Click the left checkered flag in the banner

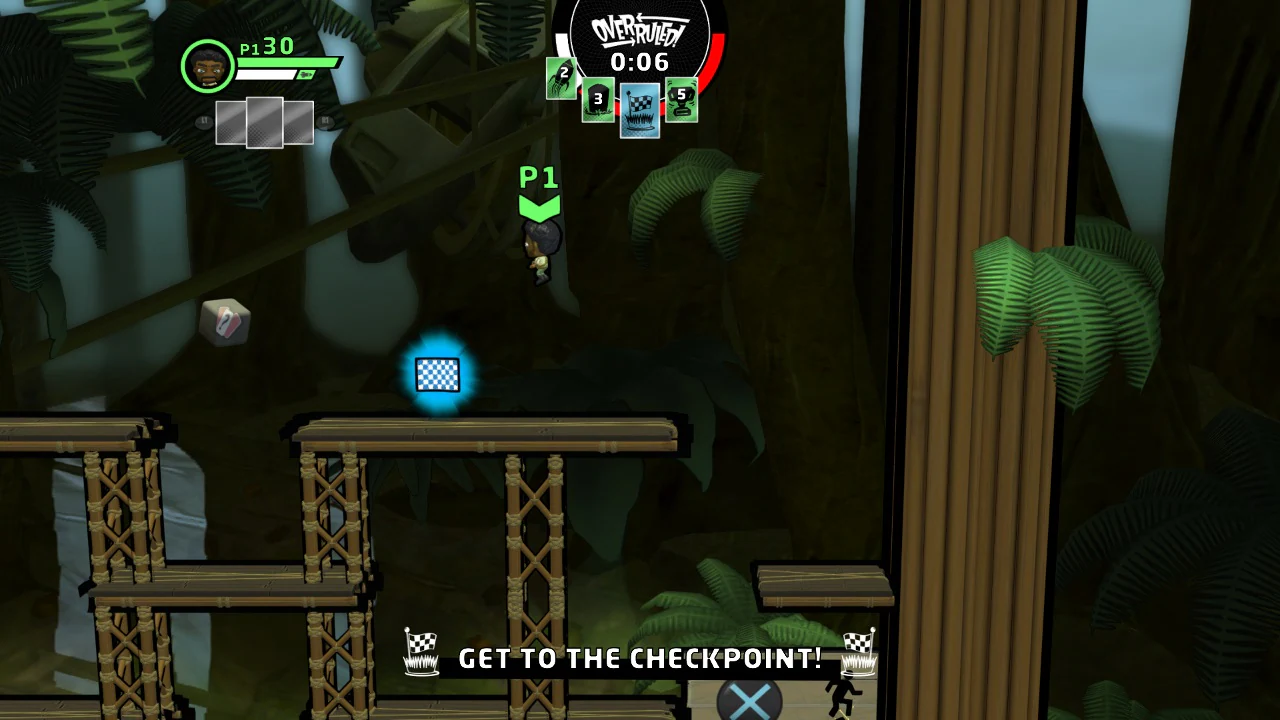[x=421, y=652]
